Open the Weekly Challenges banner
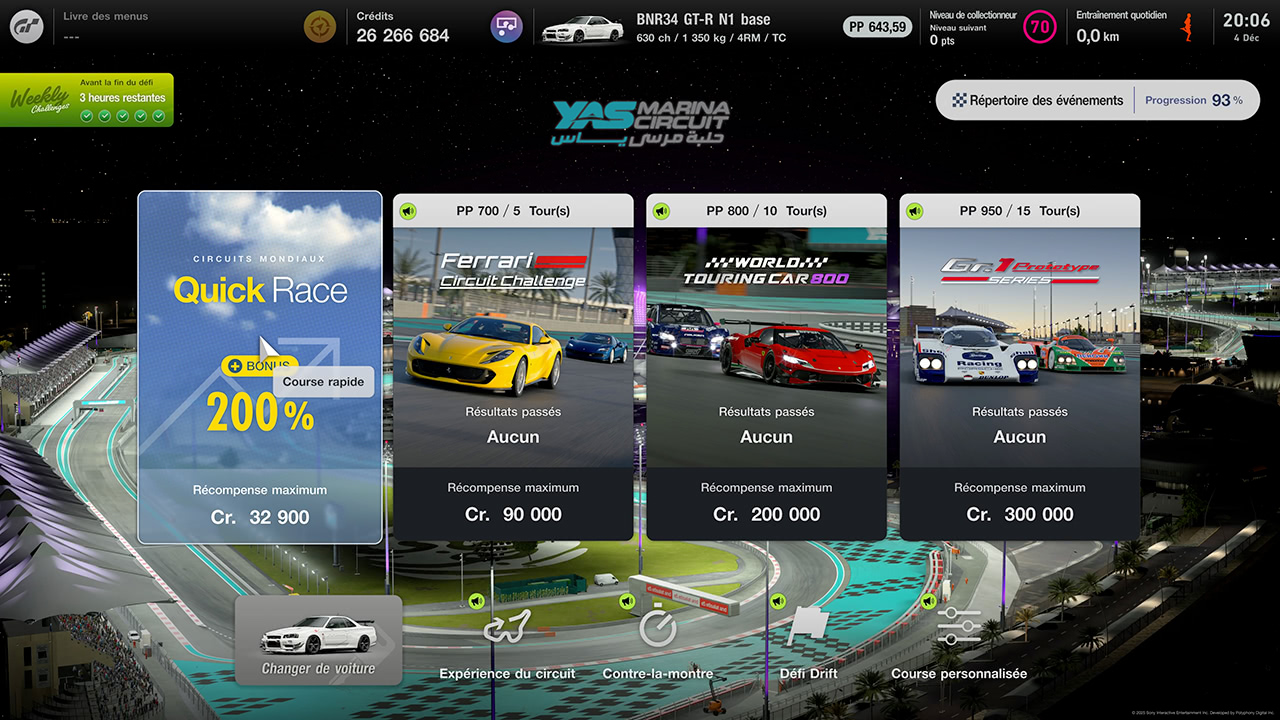The height and width of the screenshot is (720, 1280). 87,100
